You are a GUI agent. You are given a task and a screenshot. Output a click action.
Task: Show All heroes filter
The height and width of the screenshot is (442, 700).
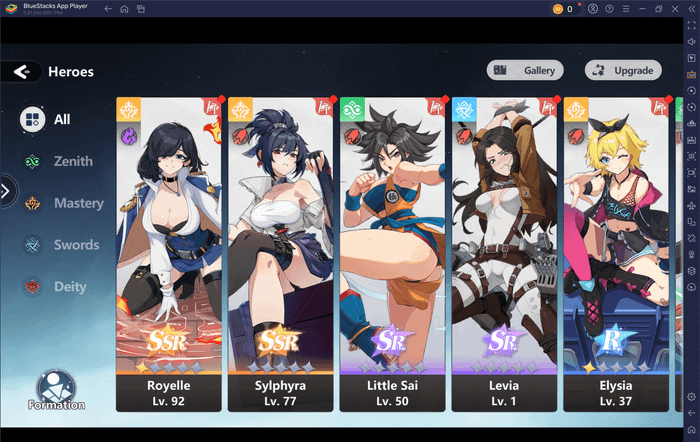(x=48, y=119)
